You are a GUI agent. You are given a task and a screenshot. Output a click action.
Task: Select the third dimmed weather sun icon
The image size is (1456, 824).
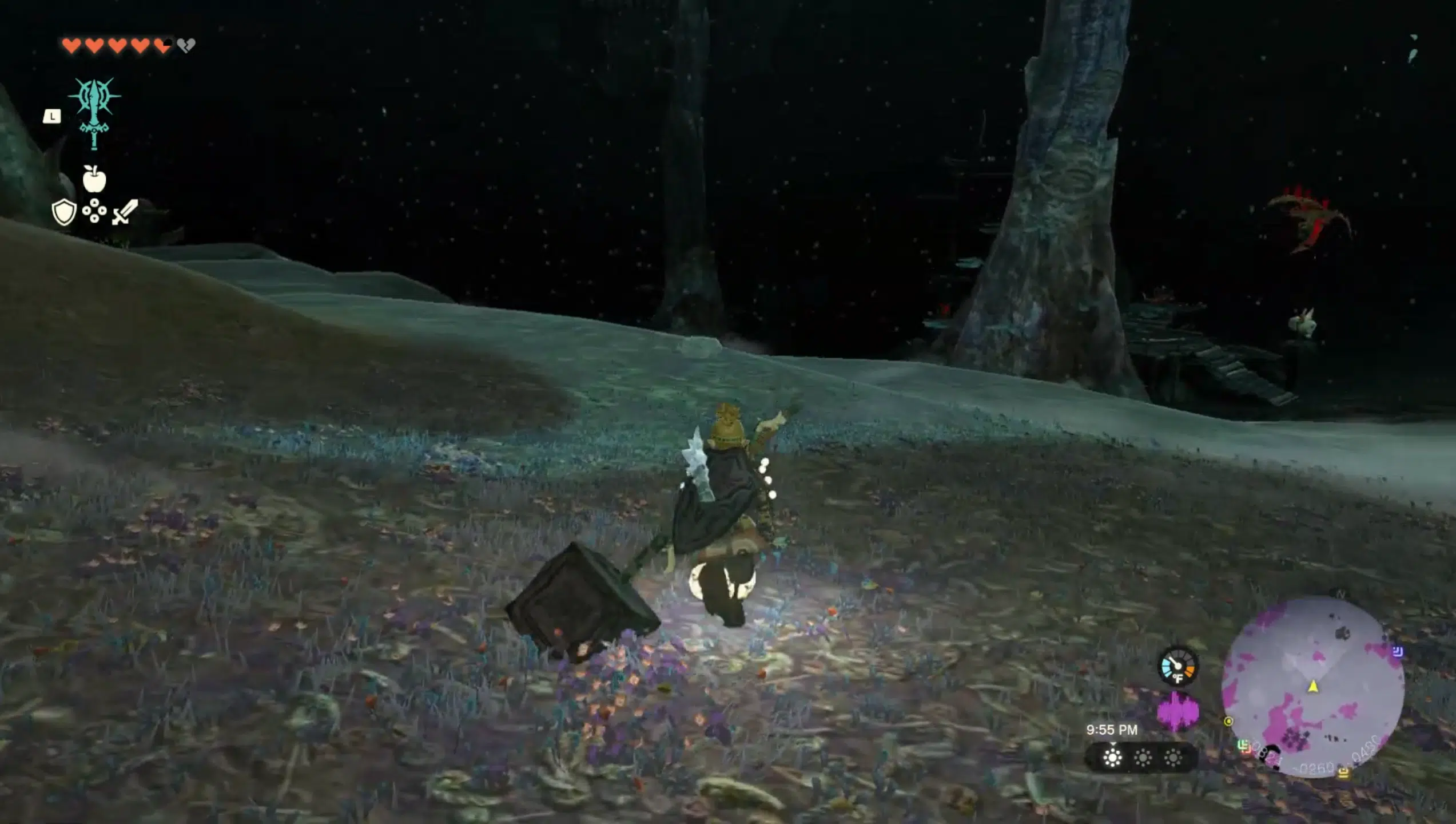(x=1173, y=758)
